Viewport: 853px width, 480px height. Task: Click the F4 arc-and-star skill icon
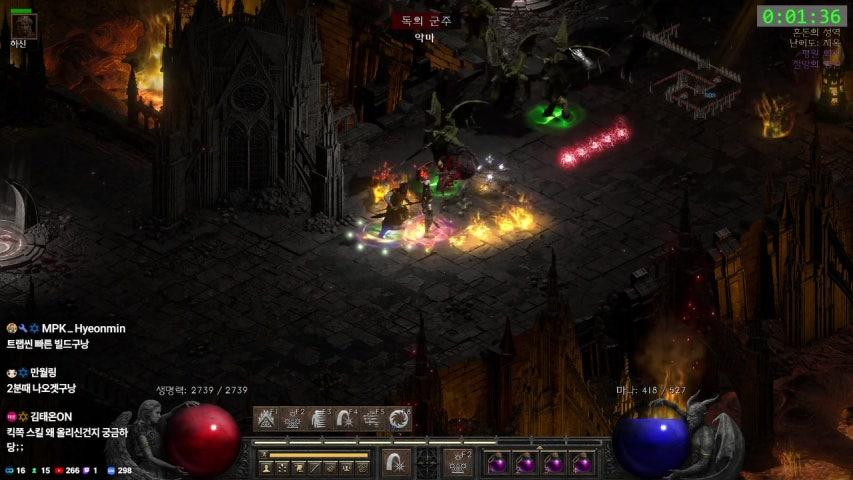[x=347, y=418]
